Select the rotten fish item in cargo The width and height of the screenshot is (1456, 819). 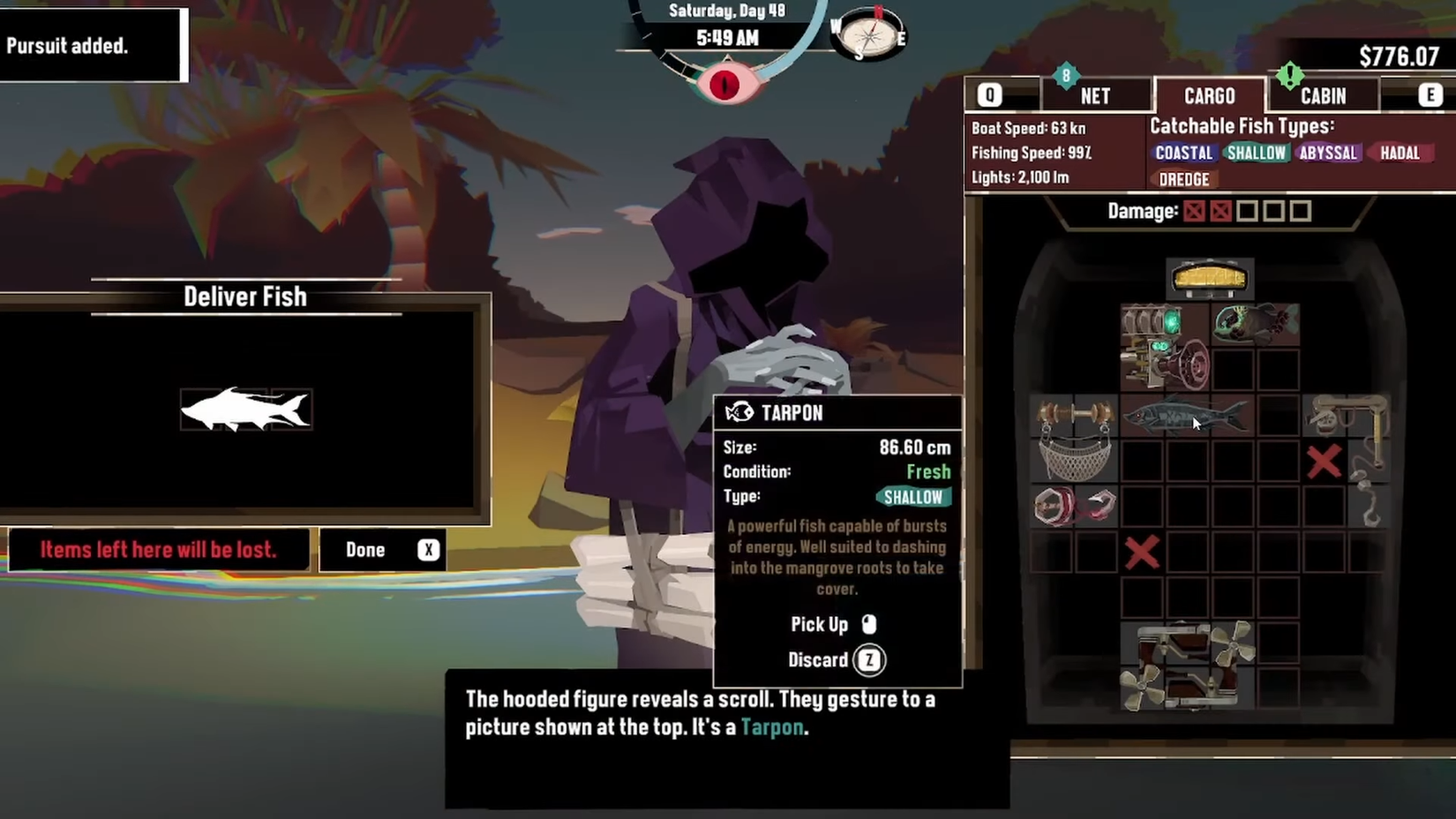1254,325
